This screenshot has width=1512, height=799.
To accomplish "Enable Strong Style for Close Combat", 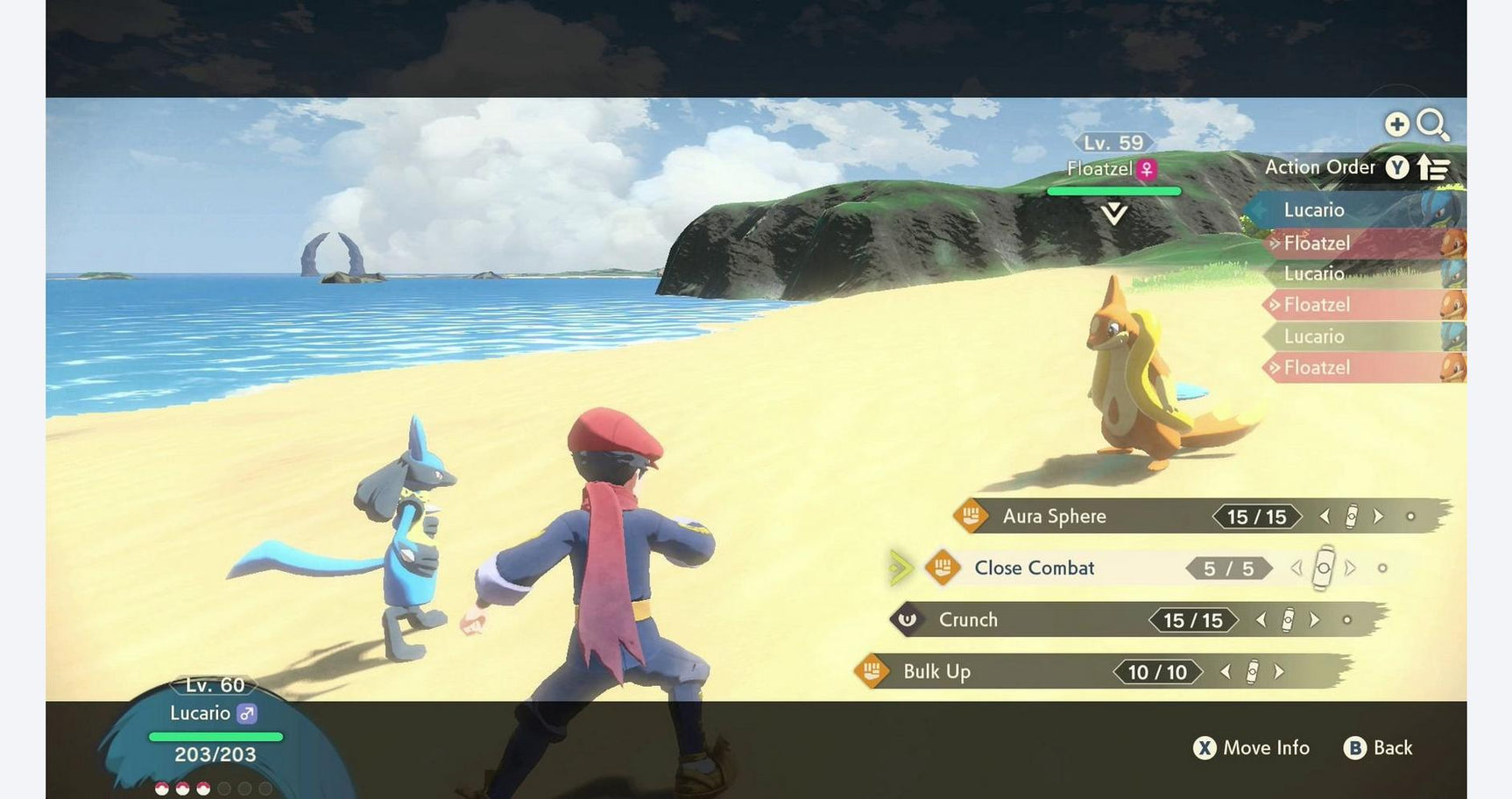I will [x=1349, y=568].
